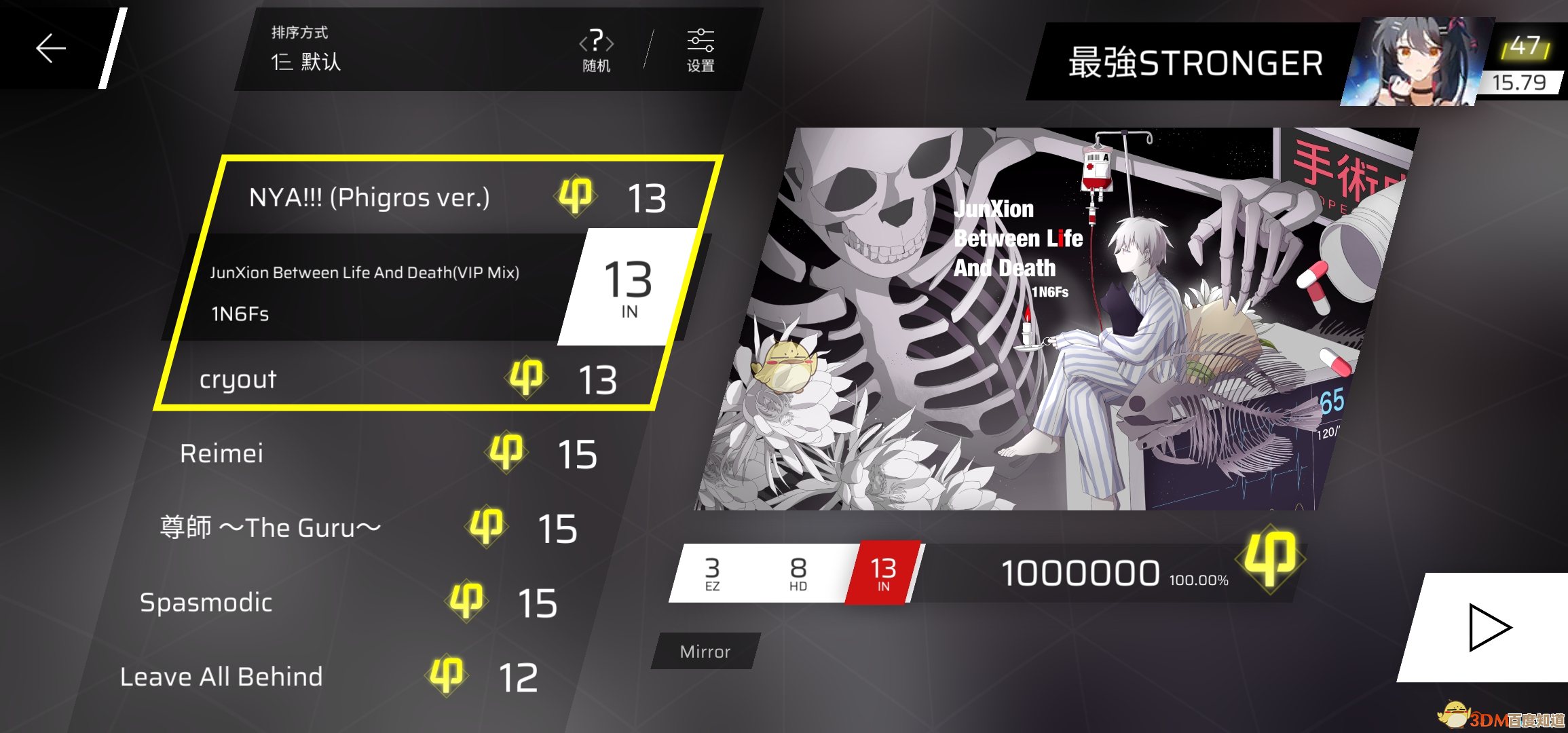Open the 设置 settings panel
The height and width of the screenshot is (733, 1568).
[x=701, y=50]
